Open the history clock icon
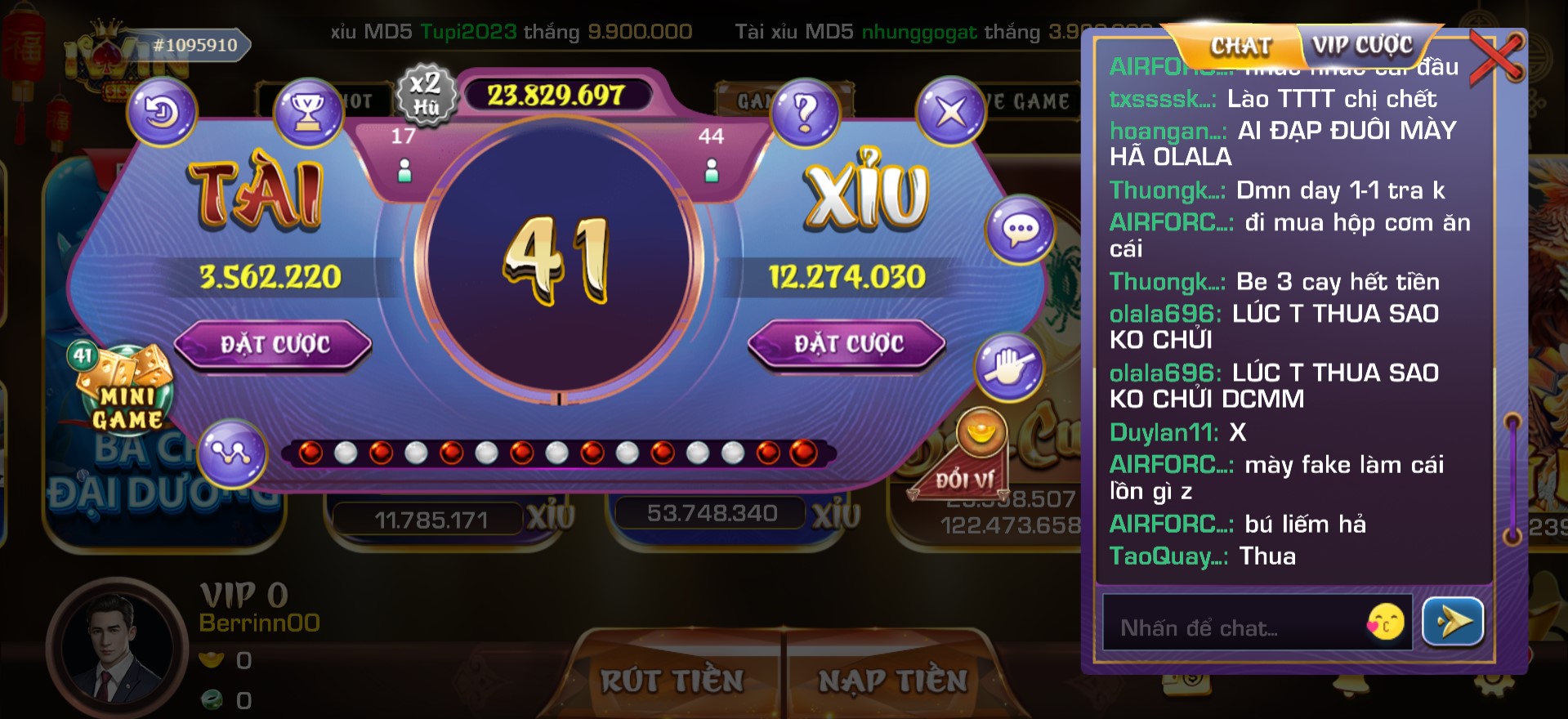Screen dimensions: 1568x719 click(162, 112)
